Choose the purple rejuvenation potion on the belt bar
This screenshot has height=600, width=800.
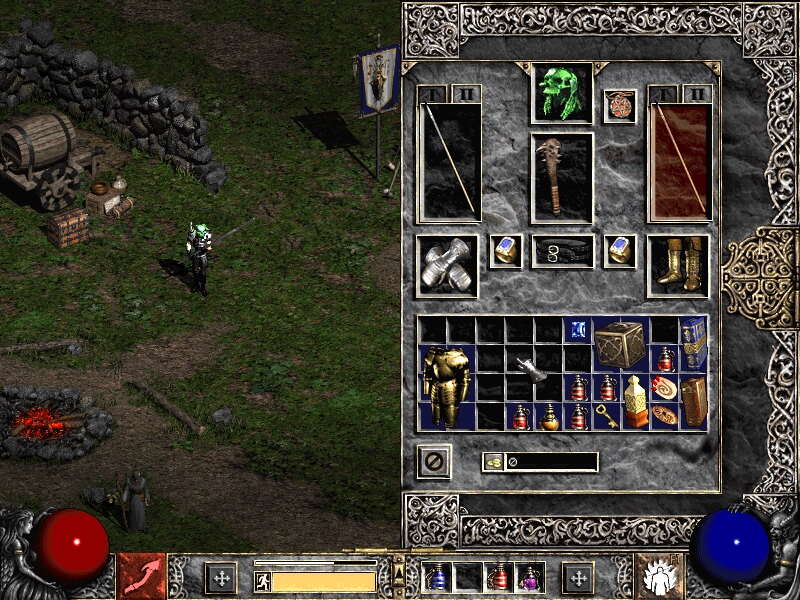(529, 577)
